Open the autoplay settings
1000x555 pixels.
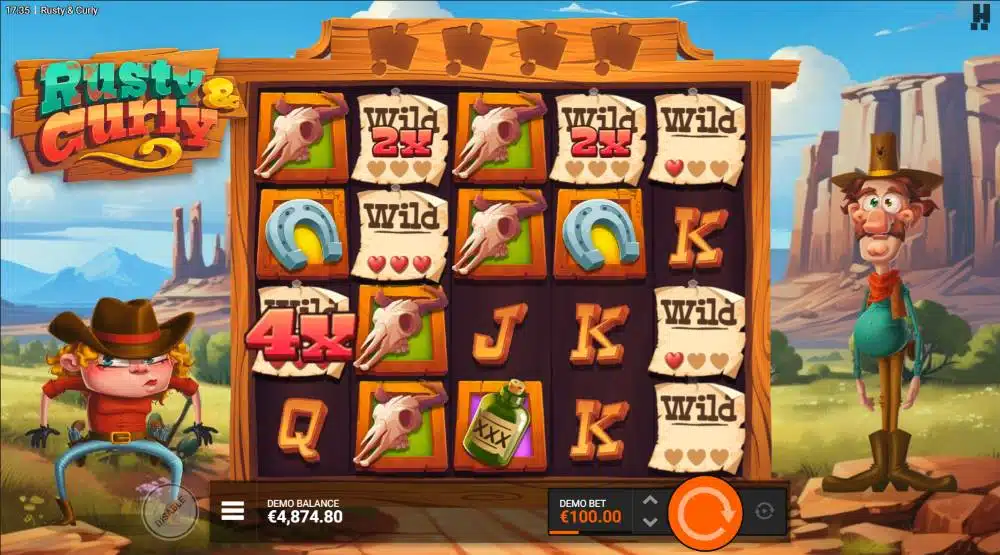coord(765,511)
